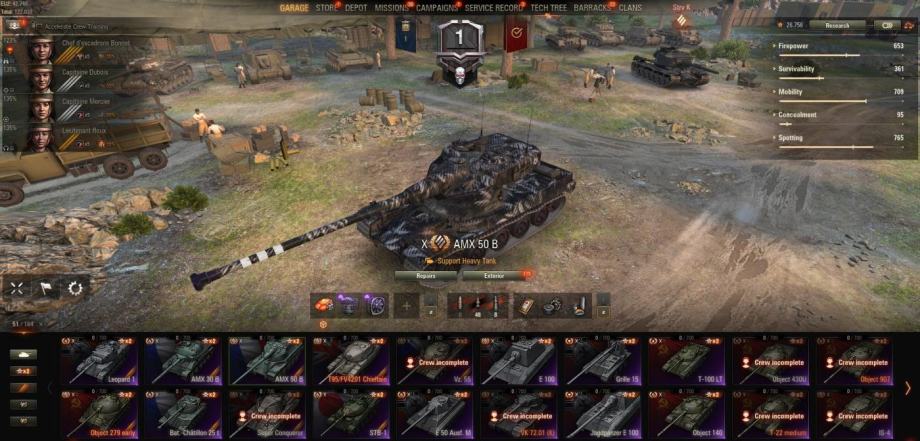
Task: Open the Barracks tab
Action: click(x=592, y=7)
